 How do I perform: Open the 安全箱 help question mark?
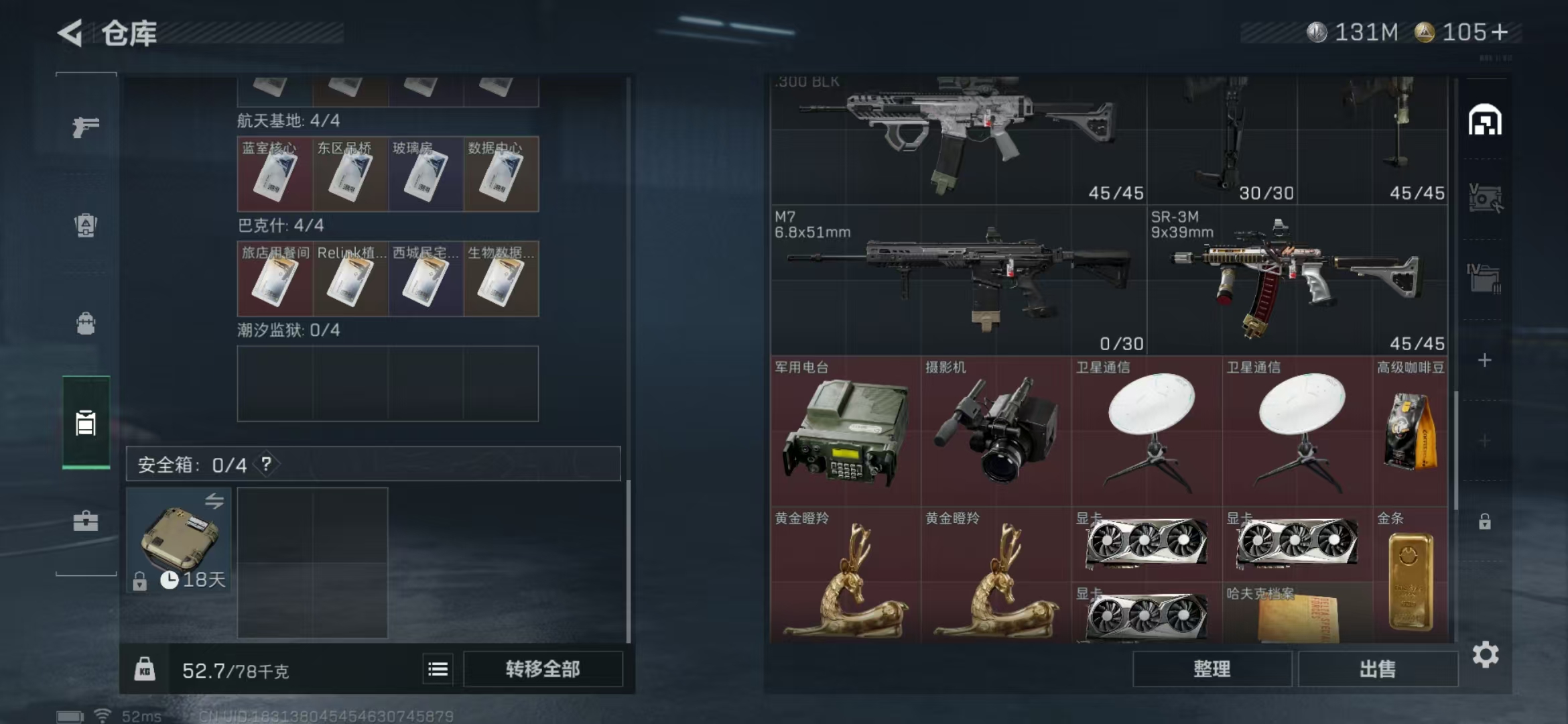tap(267, 464)
